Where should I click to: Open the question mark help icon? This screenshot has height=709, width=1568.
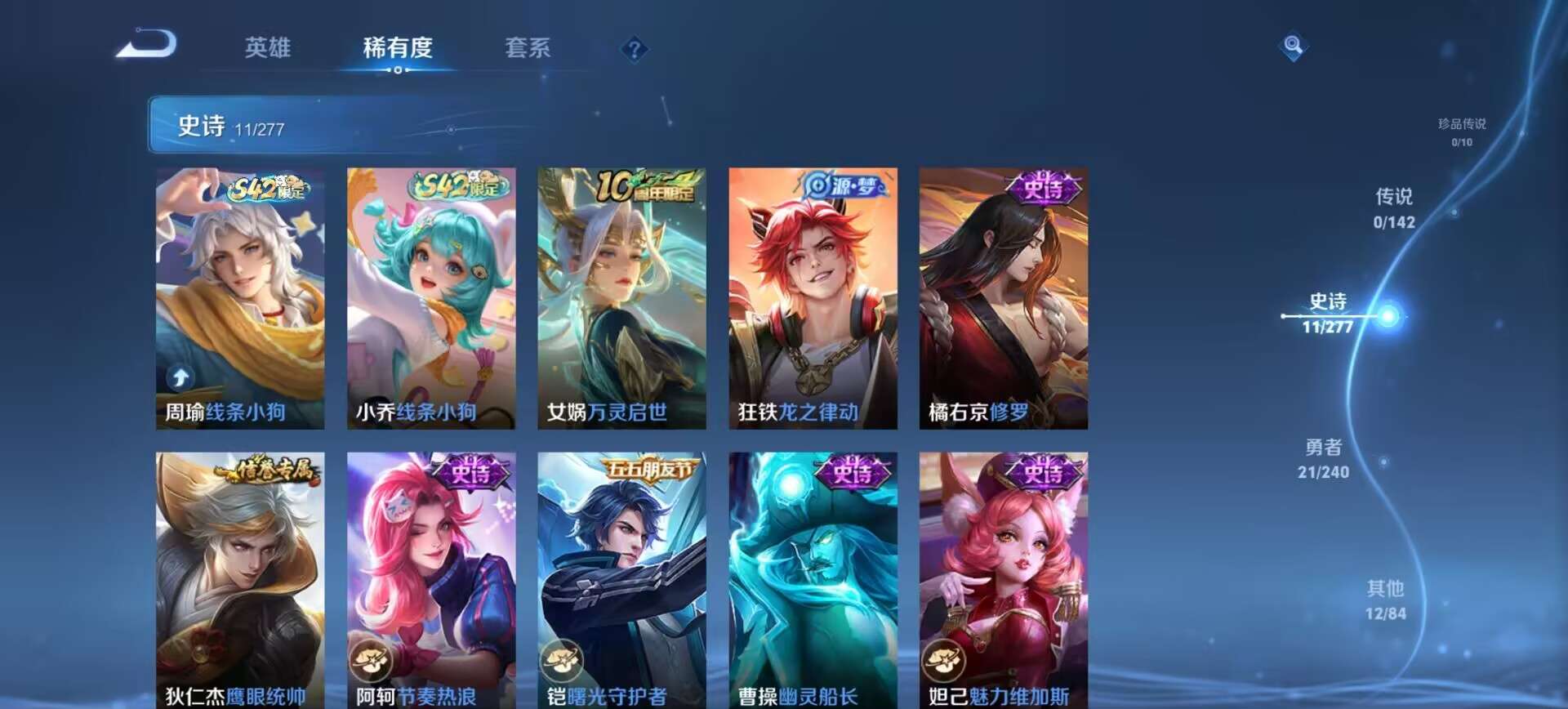click(x=634, y=50)
